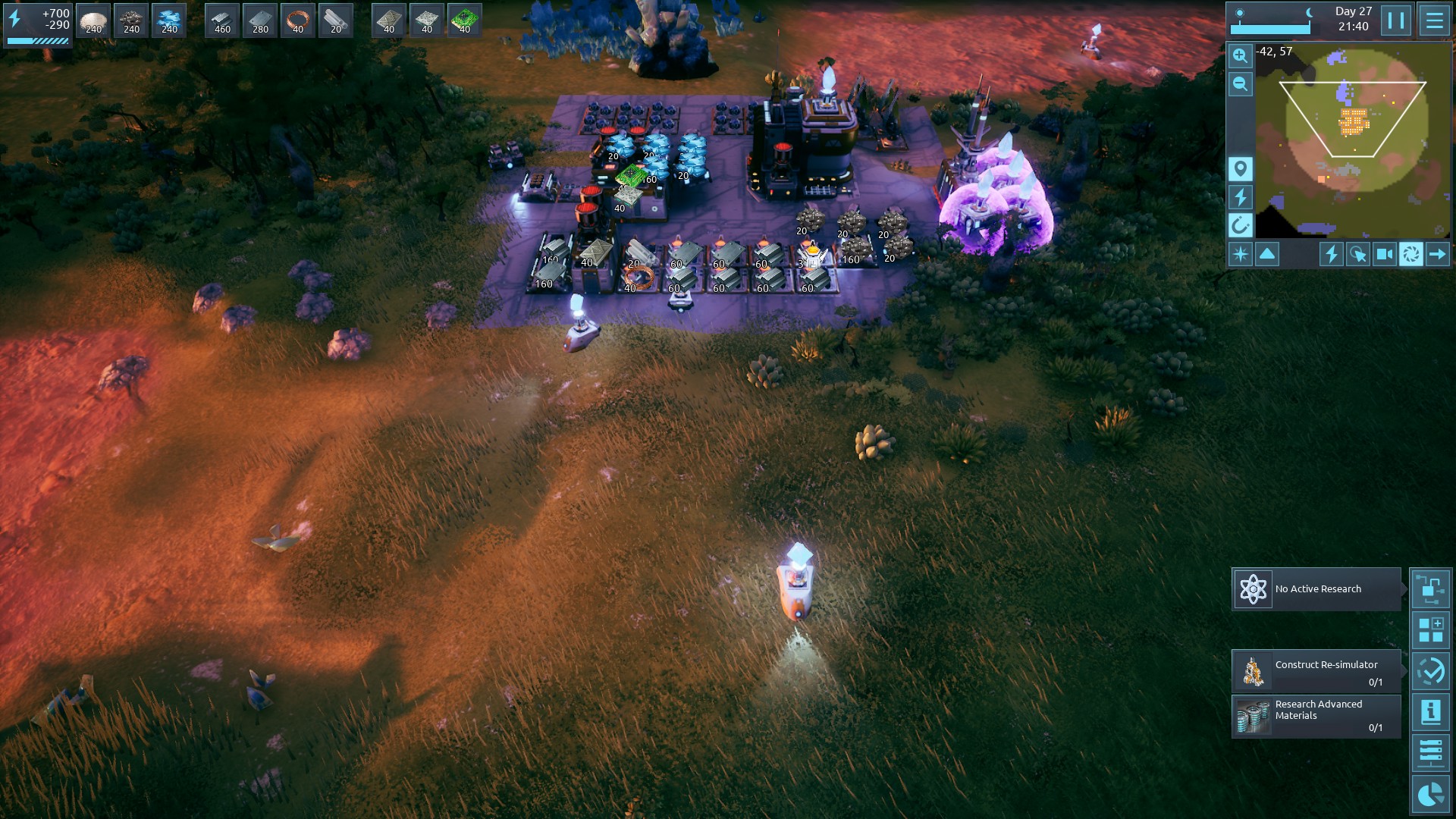
Task: Select the Construct Re-simulator objective
Action: pos(1316,671)
